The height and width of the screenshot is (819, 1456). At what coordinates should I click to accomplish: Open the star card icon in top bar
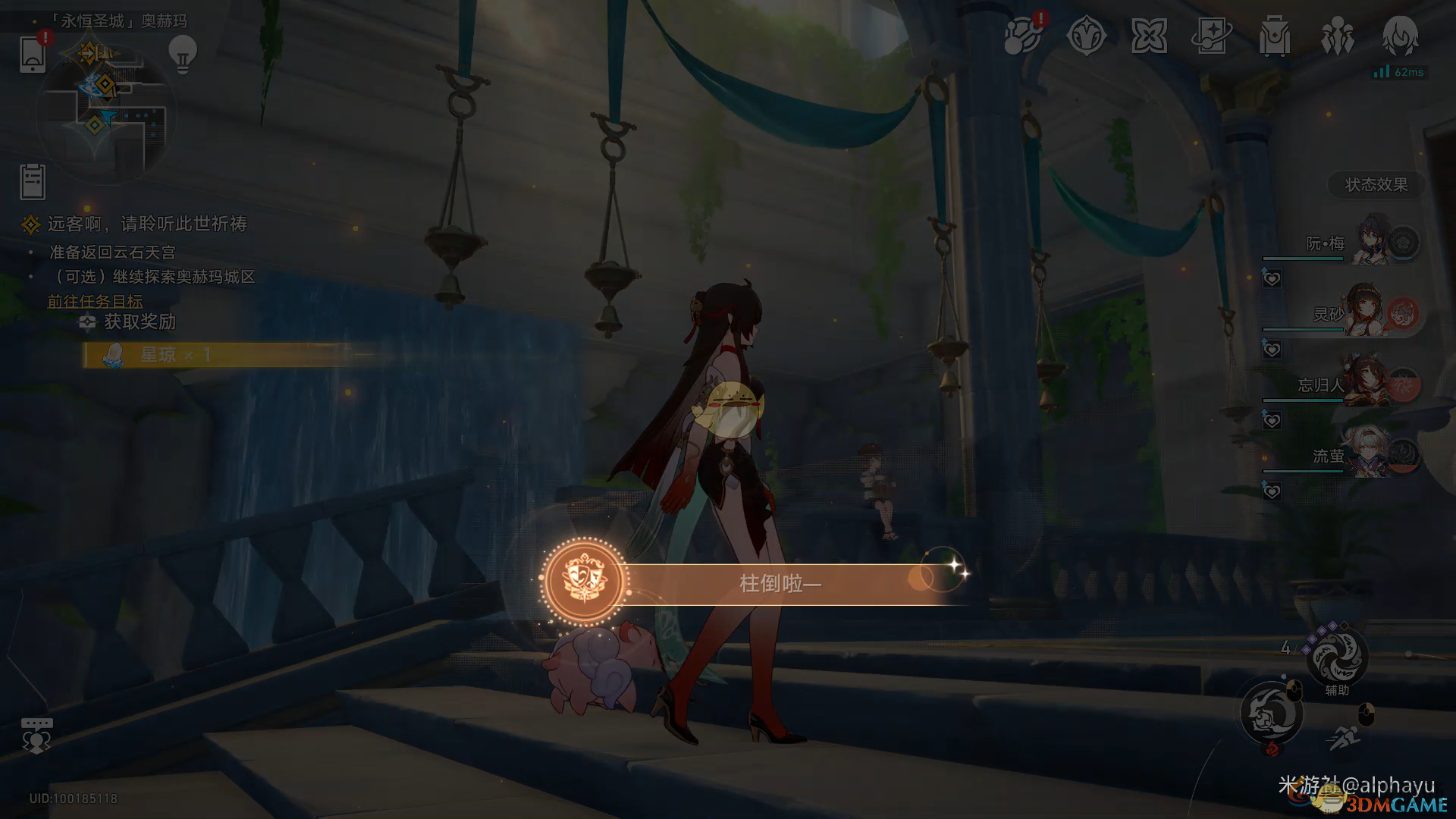click(x=1211, y=36)
